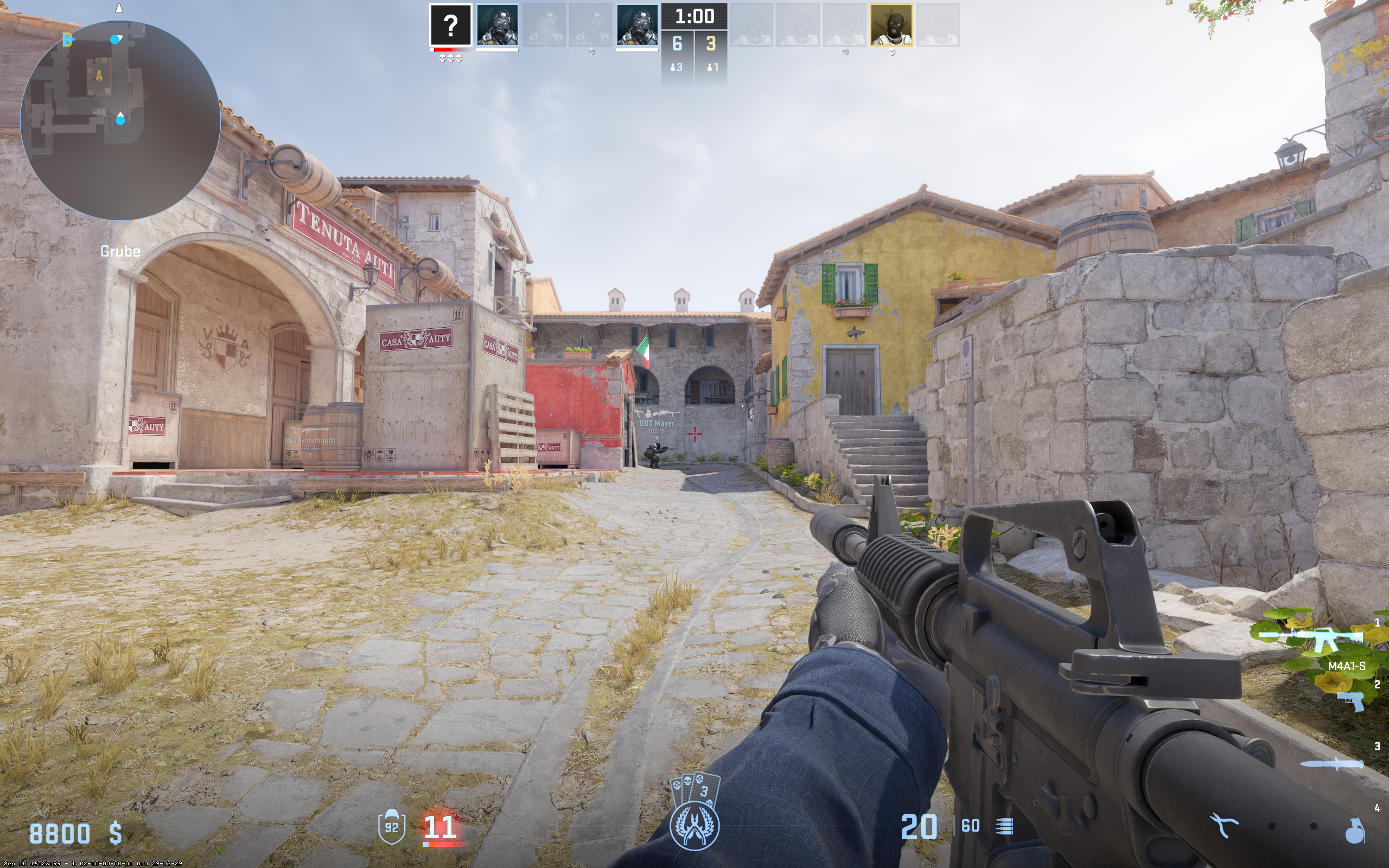1389x868 pixels.
Task: Select the grenade inventory icon
Action: [1354, 831]
